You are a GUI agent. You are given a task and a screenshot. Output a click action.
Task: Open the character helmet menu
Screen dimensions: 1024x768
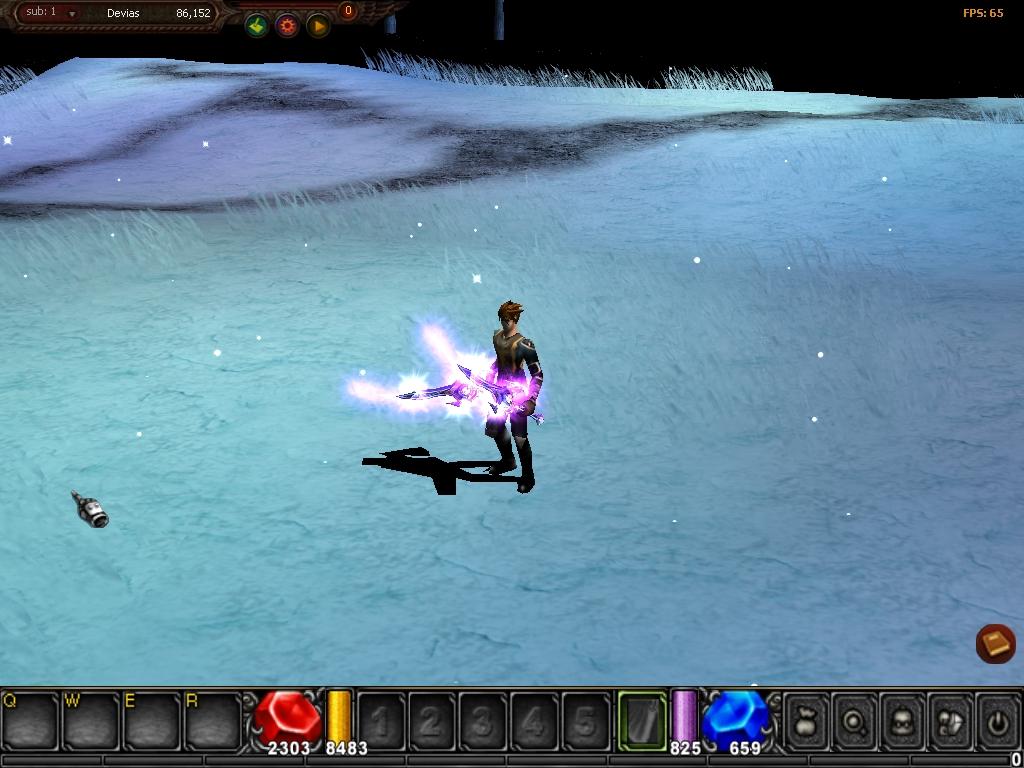(x=902, y=720)
